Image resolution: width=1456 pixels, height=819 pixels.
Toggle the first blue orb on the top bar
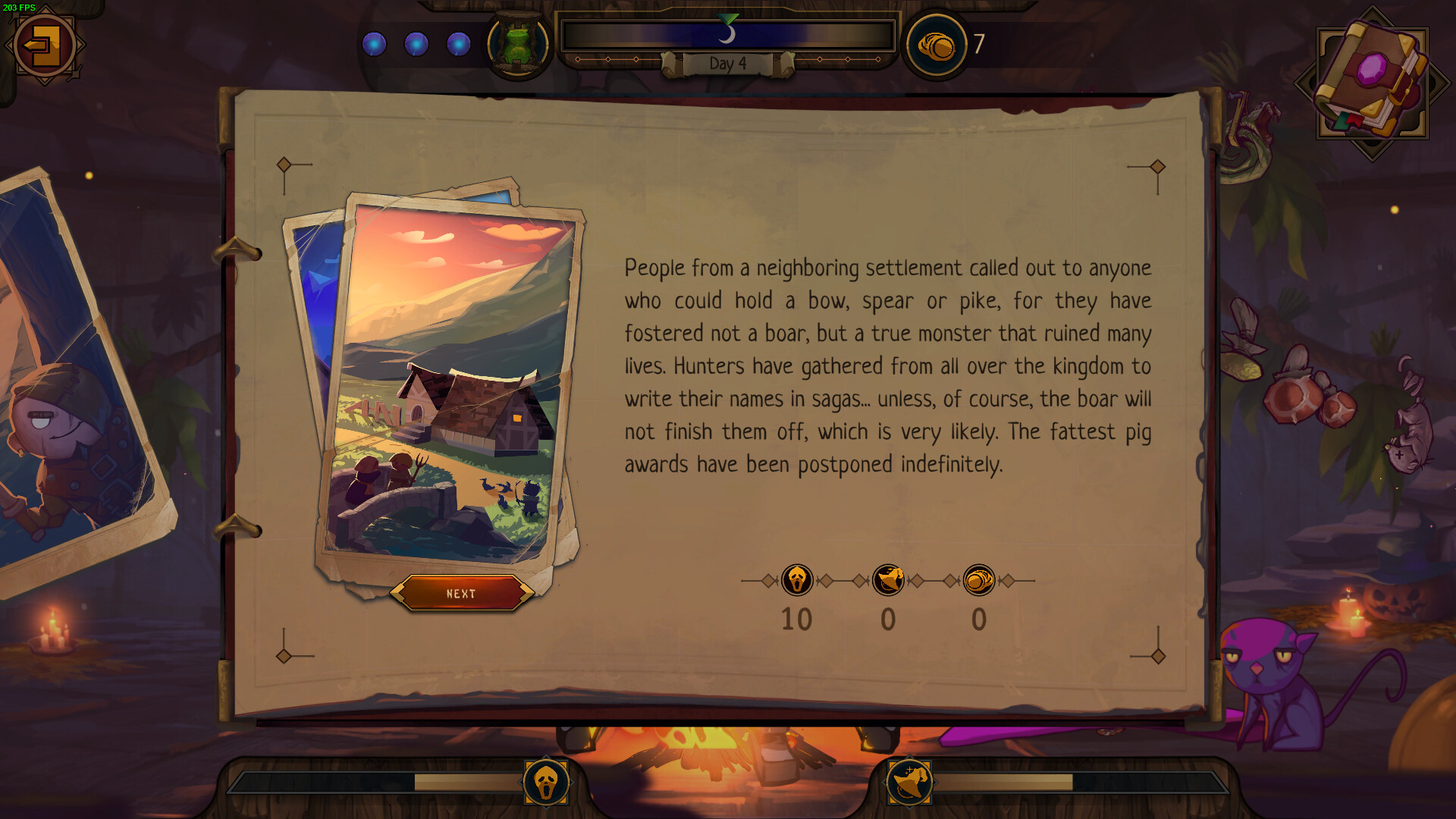click(375, 44)
